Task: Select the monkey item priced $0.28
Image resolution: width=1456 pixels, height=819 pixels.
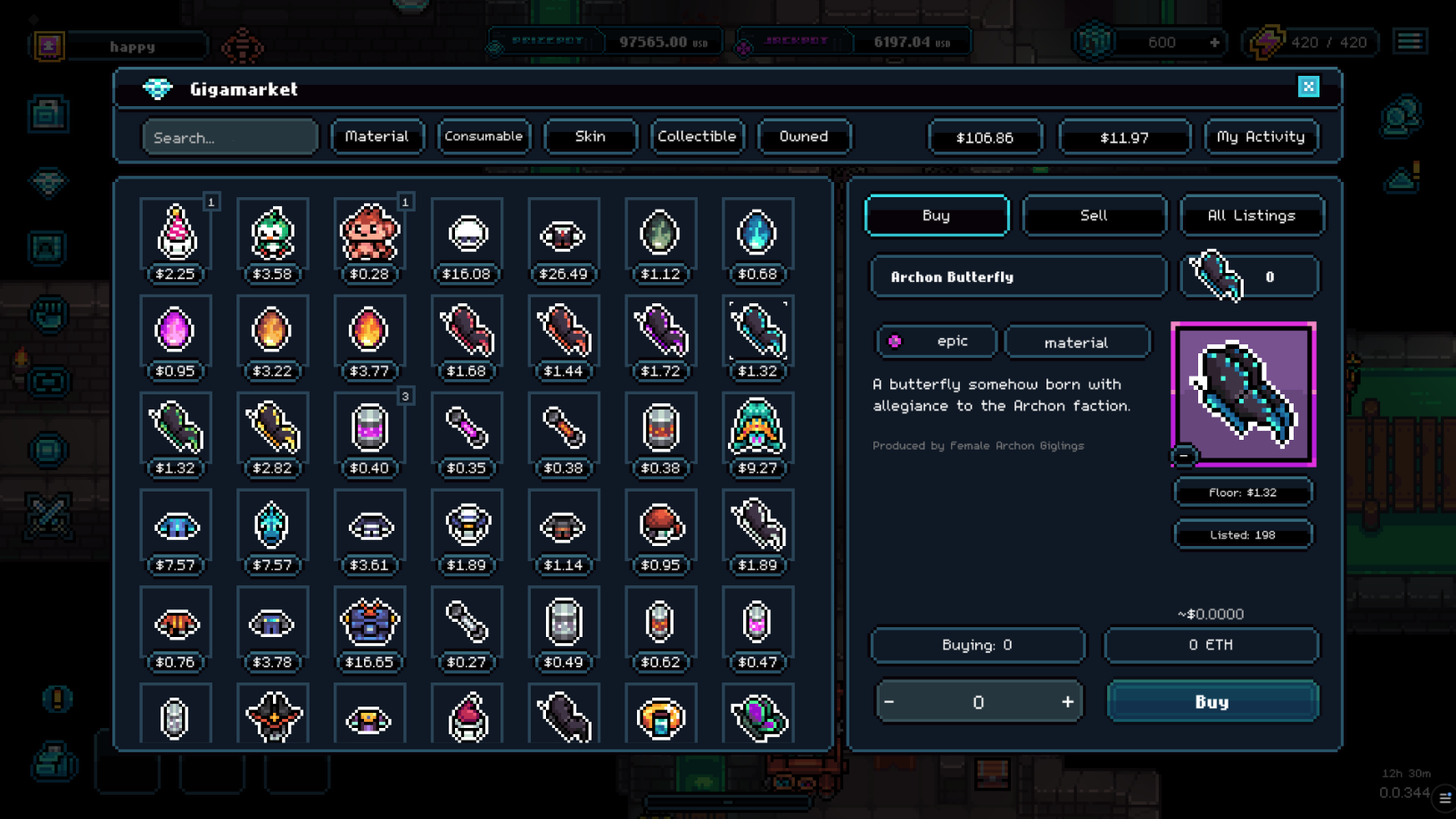Action: pos(369,234)
